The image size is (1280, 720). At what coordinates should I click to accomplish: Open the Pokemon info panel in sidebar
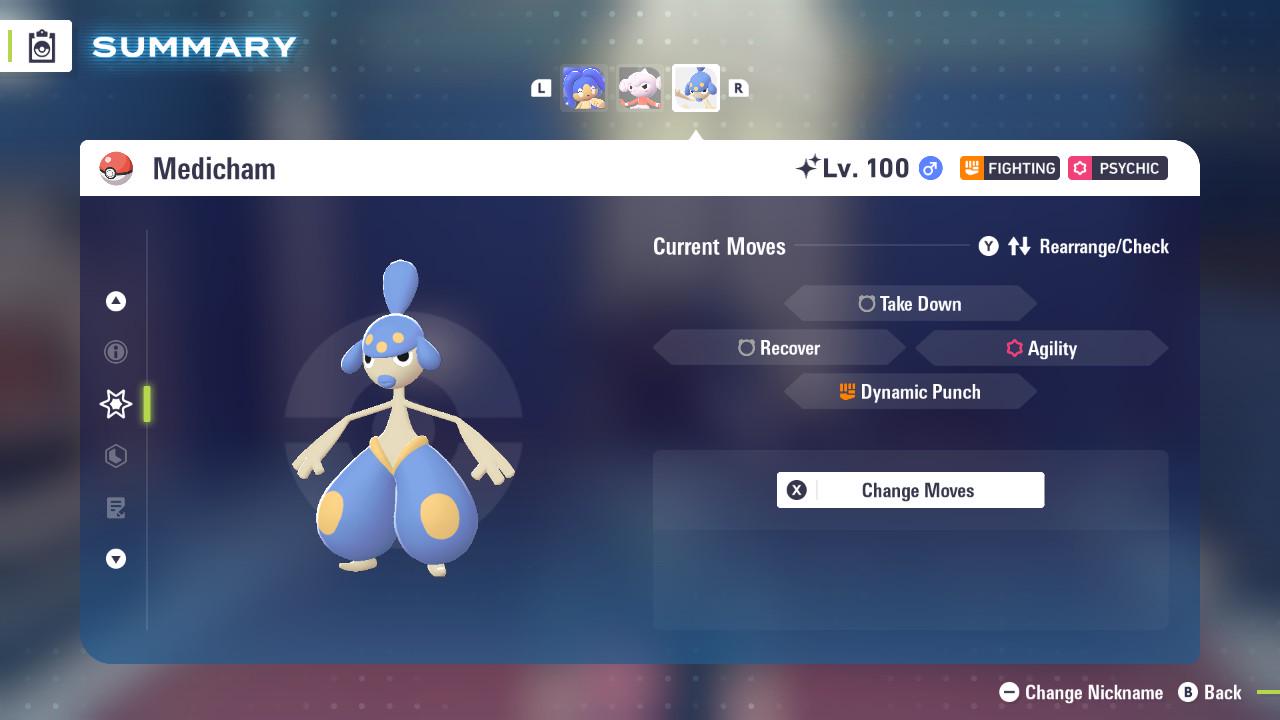[x=115, y=352]
